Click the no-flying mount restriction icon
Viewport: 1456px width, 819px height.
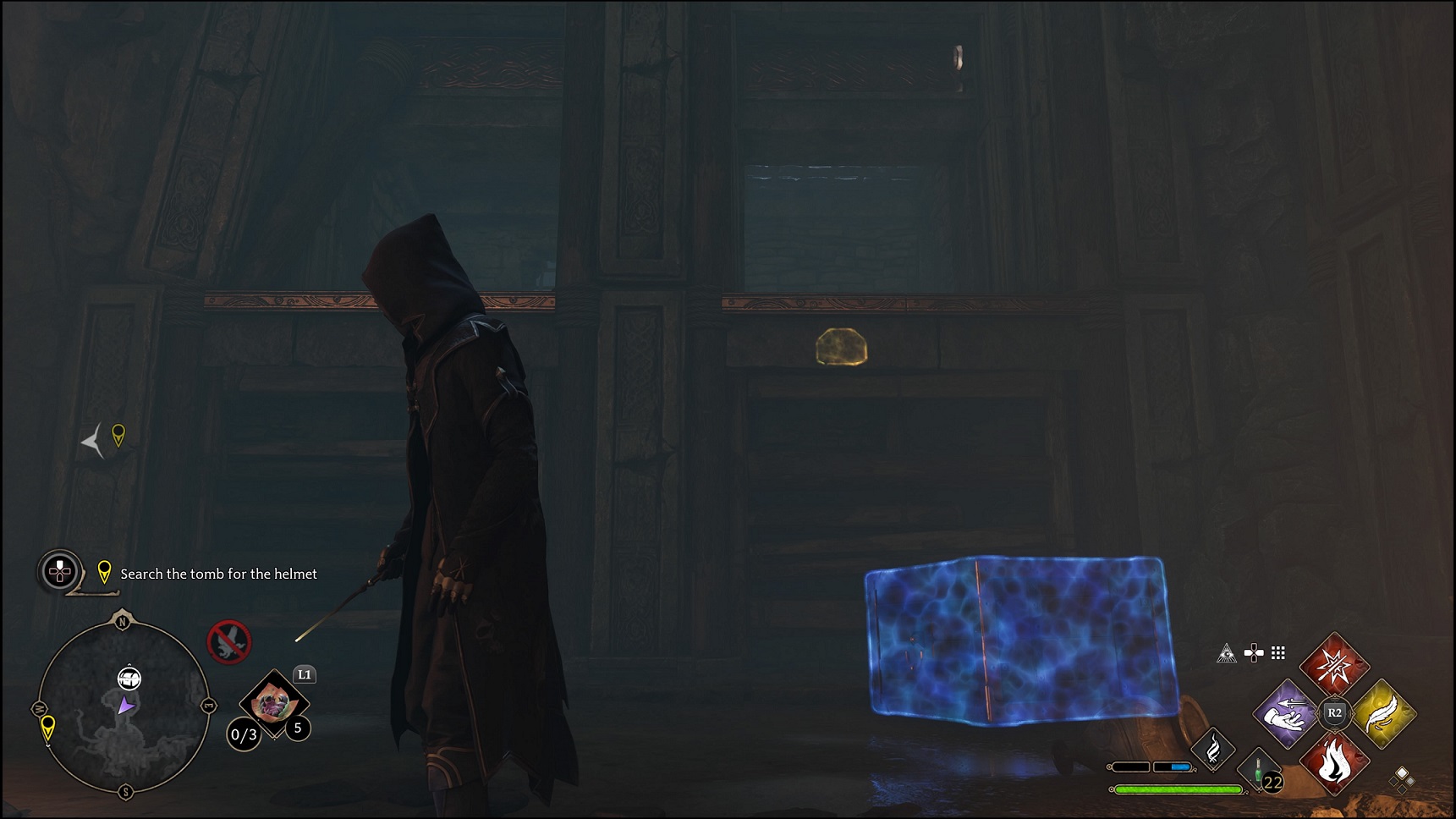229,642
